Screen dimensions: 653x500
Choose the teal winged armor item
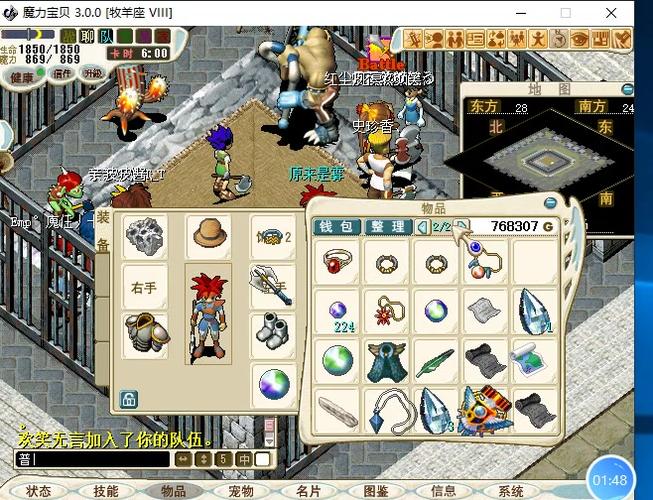click(x=385, y=359)
